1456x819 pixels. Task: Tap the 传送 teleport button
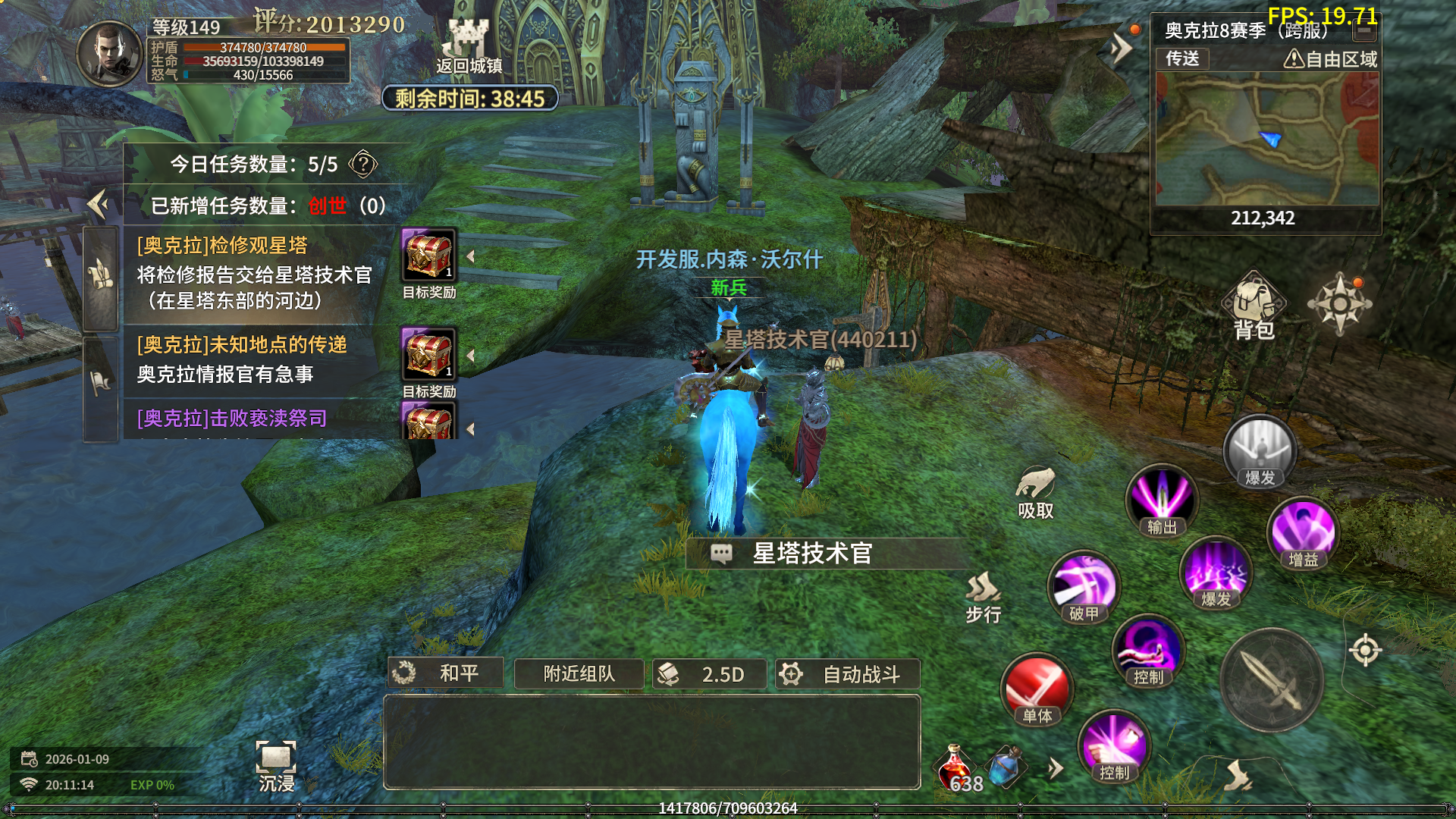[1181, 58]
